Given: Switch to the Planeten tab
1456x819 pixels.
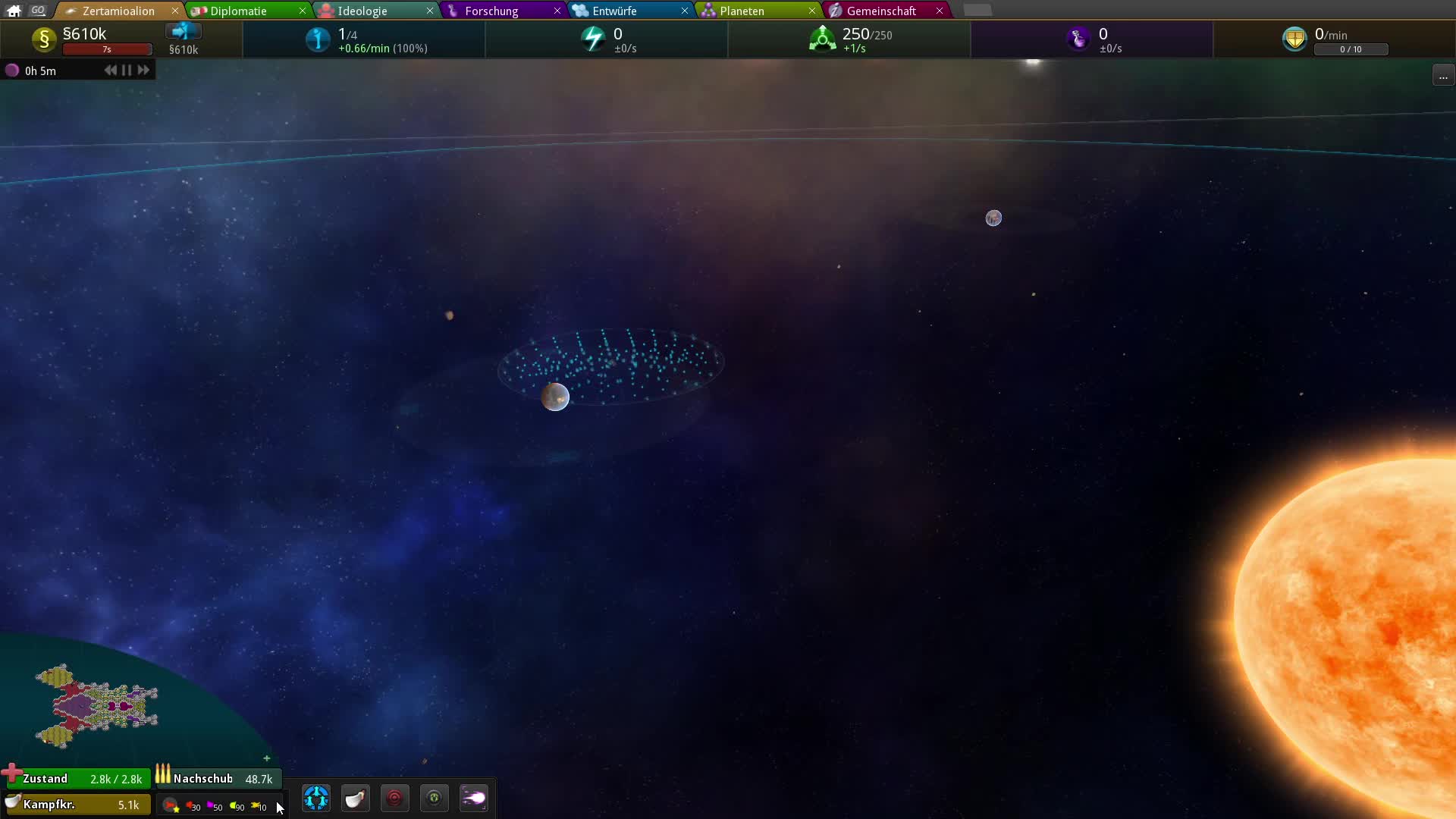Looking at the screenshot, I should click(741, 11).
